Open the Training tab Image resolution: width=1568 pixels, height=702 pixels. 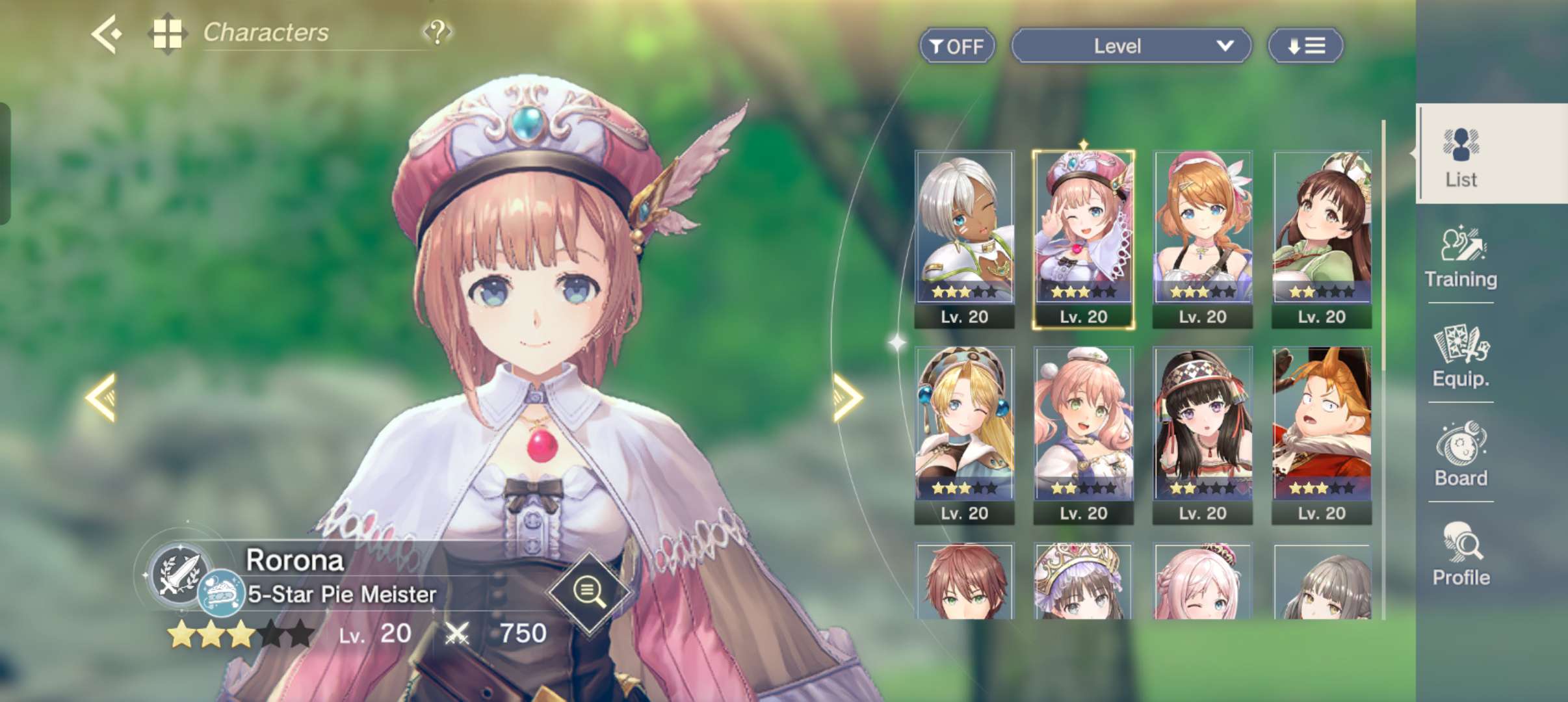(1461, 257)
